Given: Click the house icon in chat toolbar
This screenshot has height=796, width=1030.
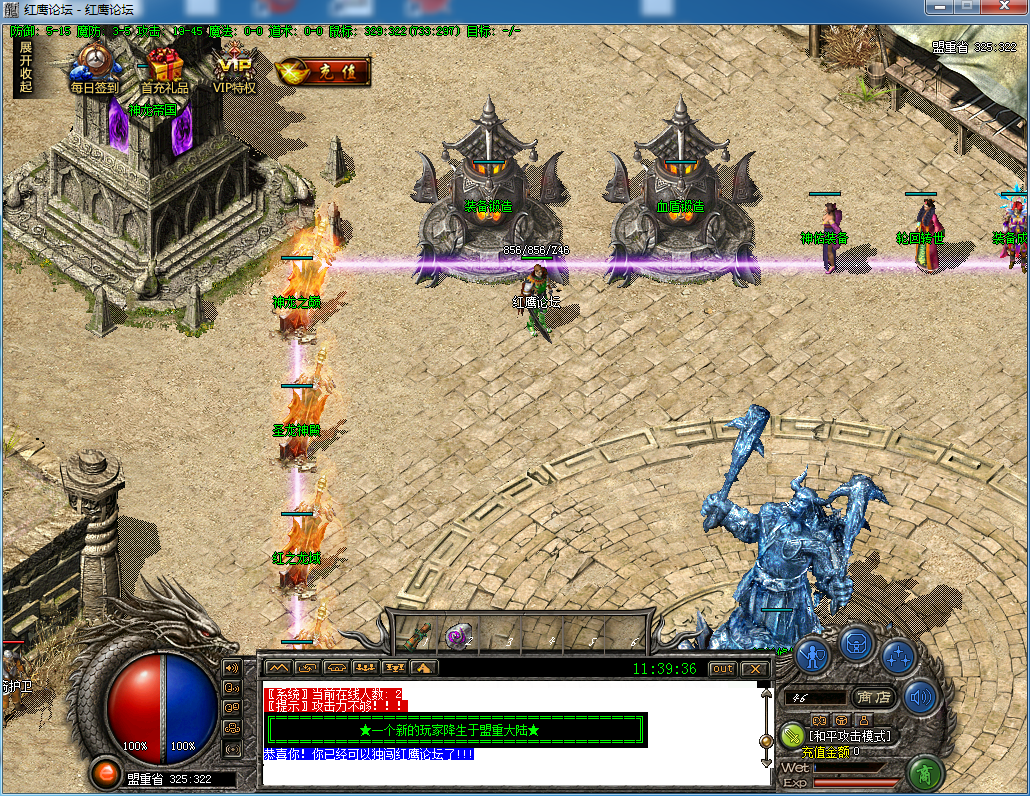Looking at the screenshot, I should pos(424,668).
